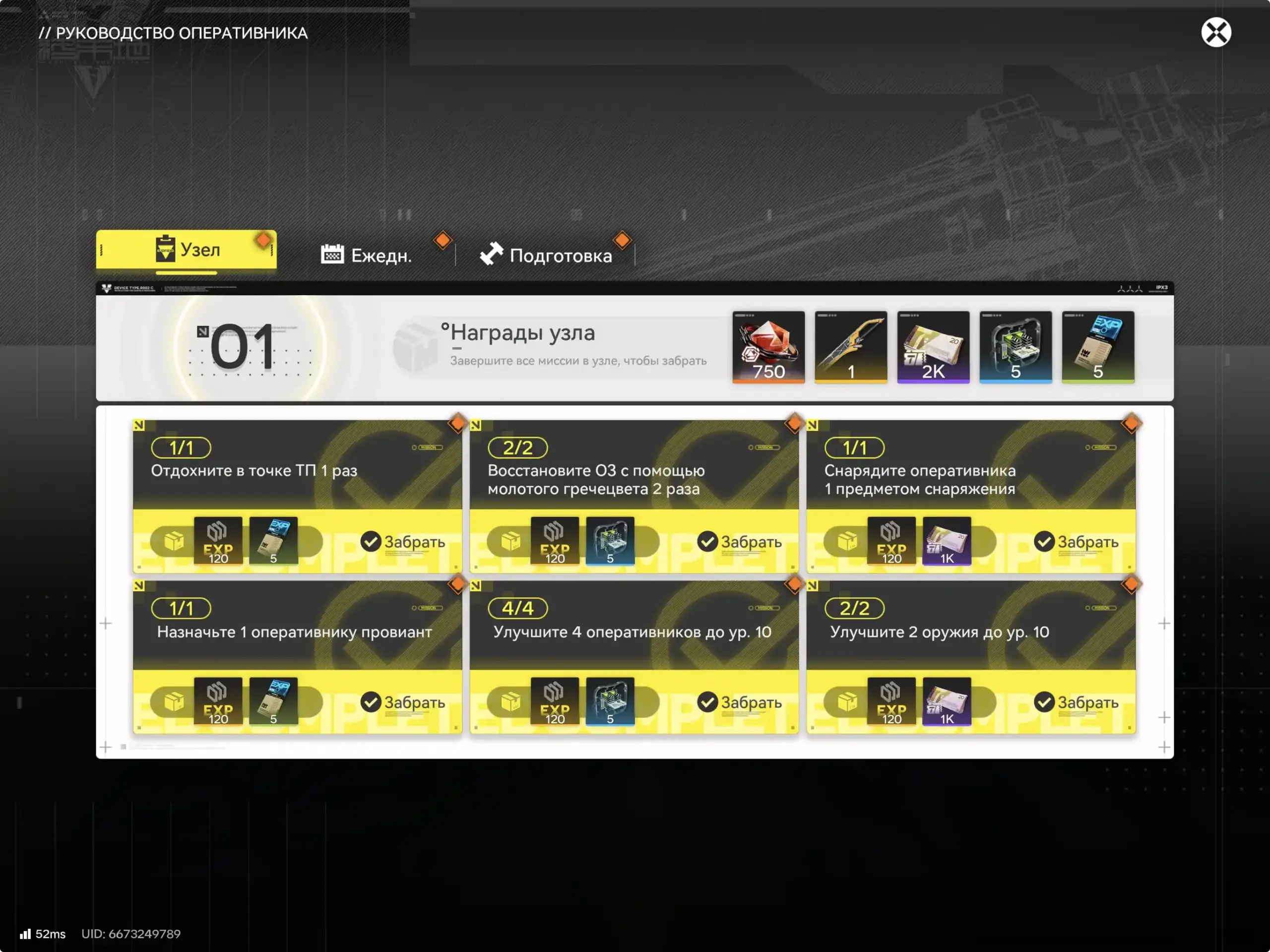This screenshot has height=952, width=1270.
Task: Switch to the Узел tab
Action: pos(186,250)
